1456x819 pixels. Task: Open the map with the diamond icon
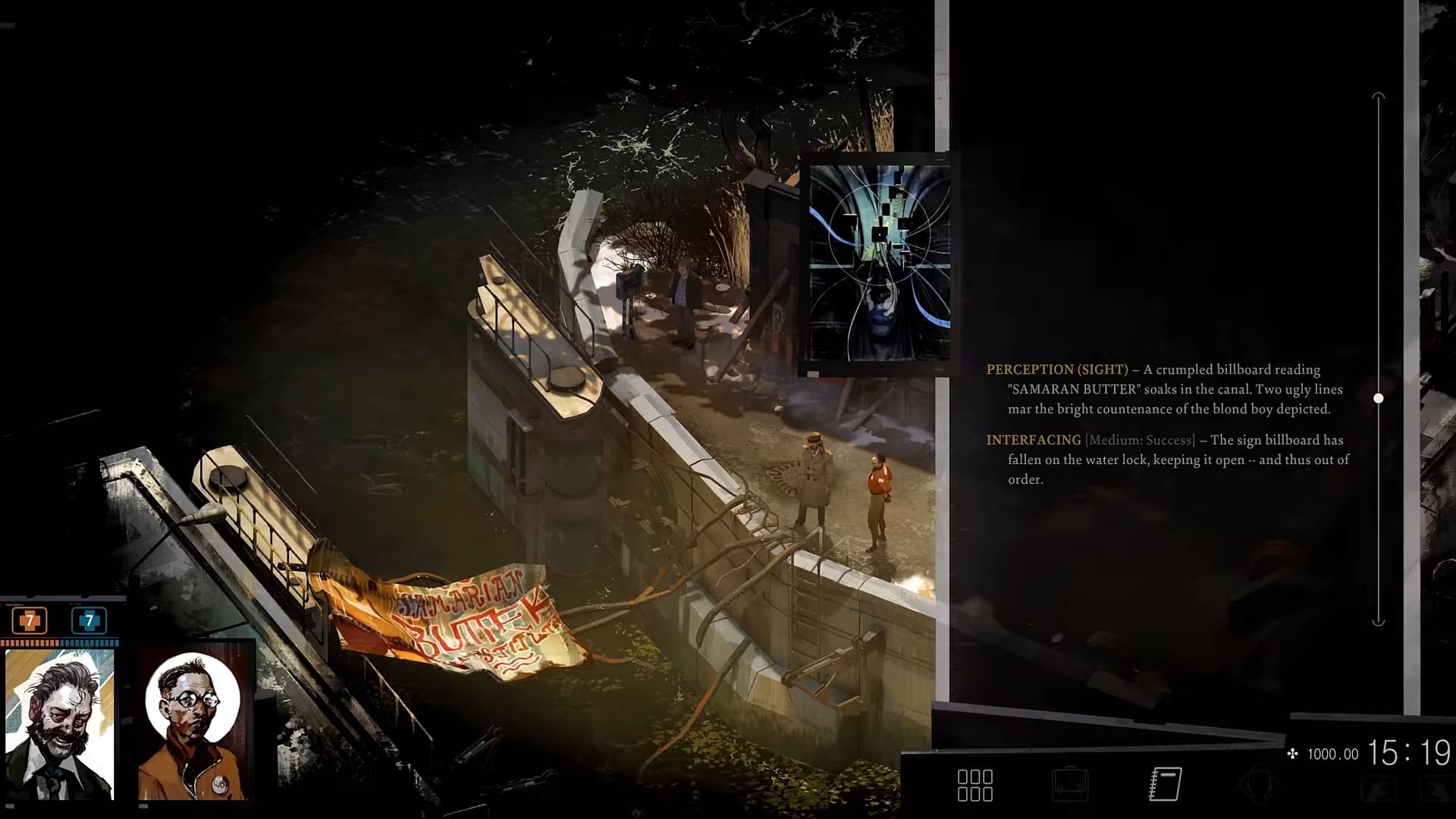pos(1259,784)
